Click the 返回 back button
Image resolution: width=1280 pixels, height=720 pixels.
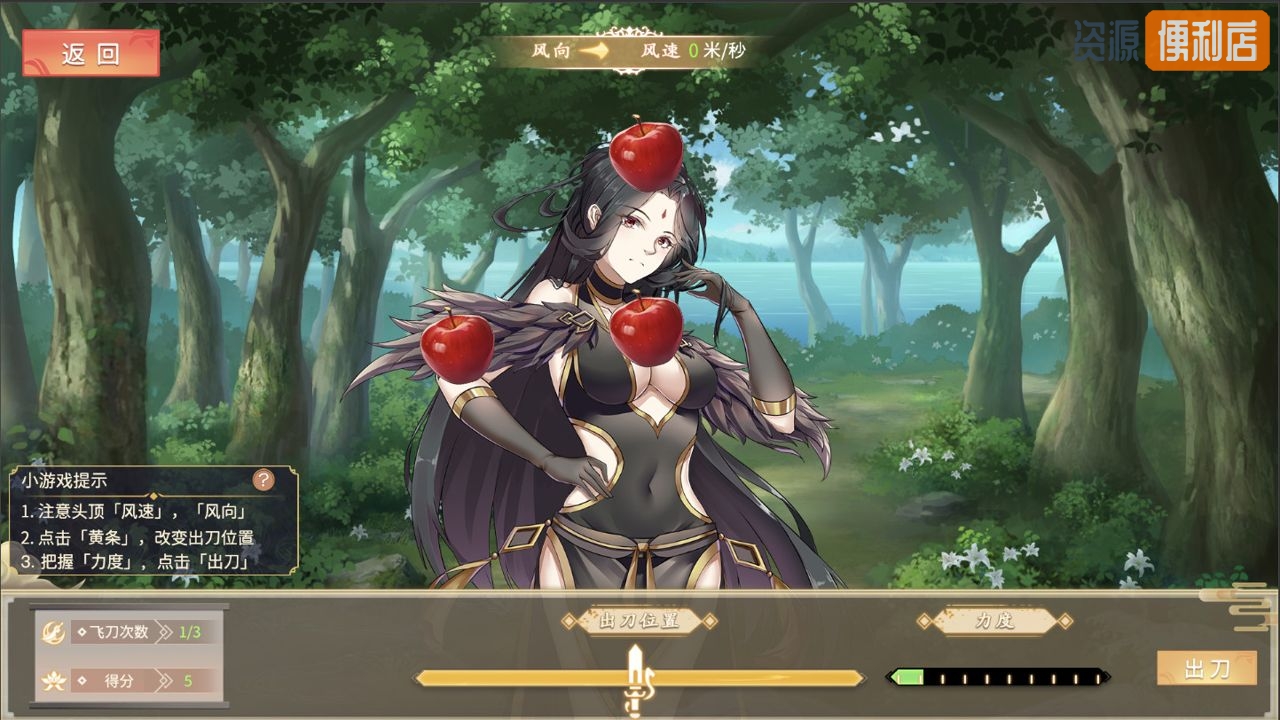tap(91, 54)
